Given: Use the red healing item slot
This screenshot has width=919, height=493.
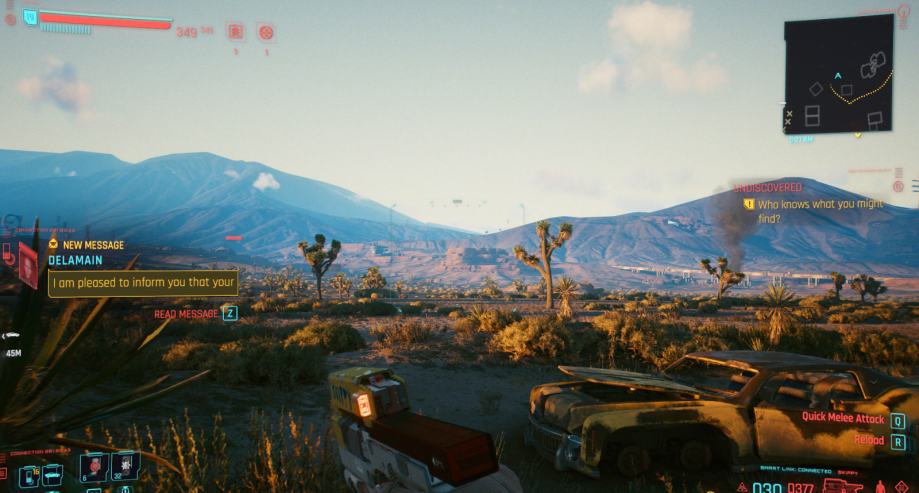Looking at the screenshot, I should [92, 466].
